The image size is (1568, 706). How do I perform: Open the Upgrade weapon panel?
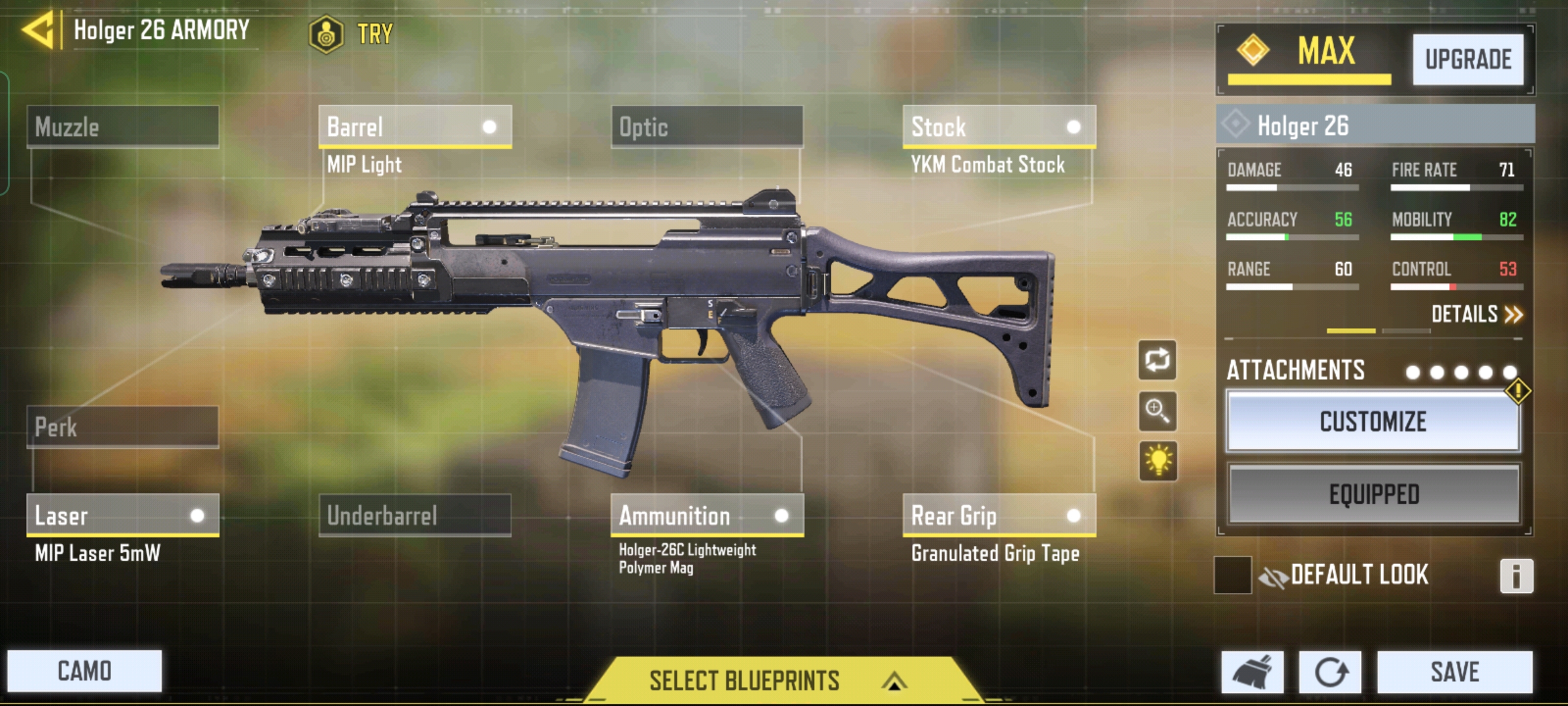coord(1467,59)
